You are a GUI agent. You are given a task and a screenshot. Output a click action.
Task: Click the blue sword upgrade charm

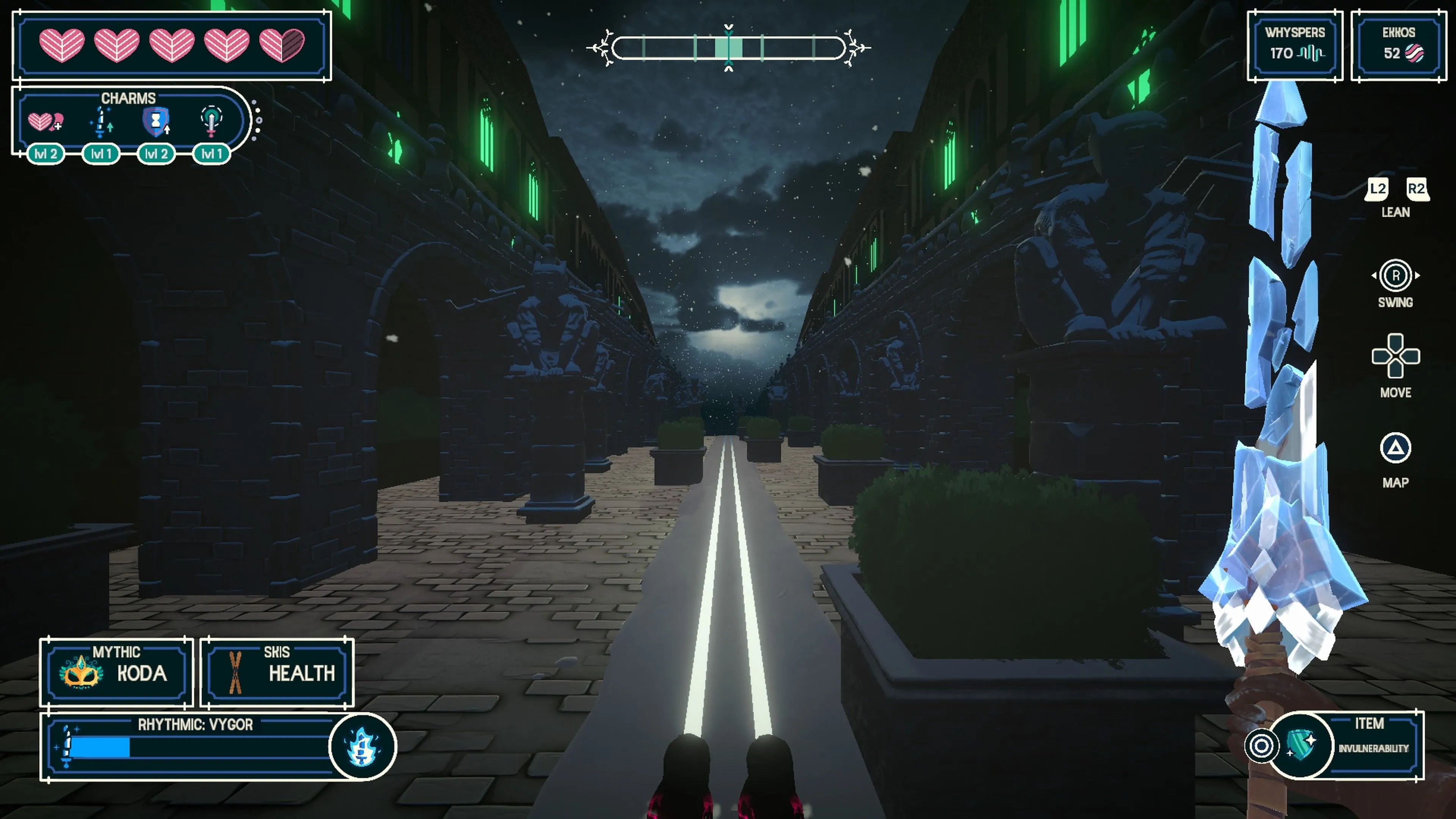click(x=101, y=122)
